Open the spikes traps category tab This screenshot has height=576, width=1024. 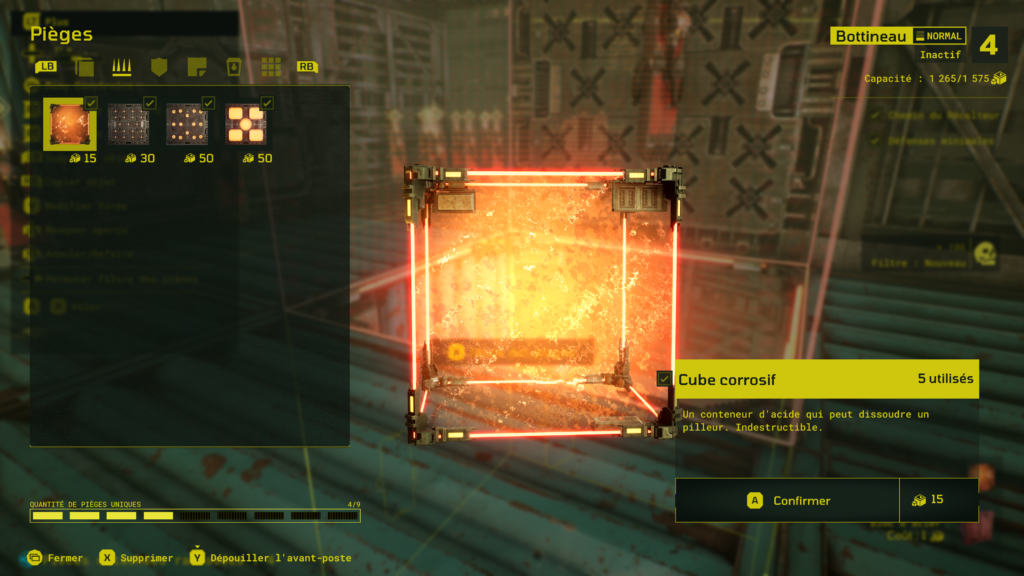[121, 67]
